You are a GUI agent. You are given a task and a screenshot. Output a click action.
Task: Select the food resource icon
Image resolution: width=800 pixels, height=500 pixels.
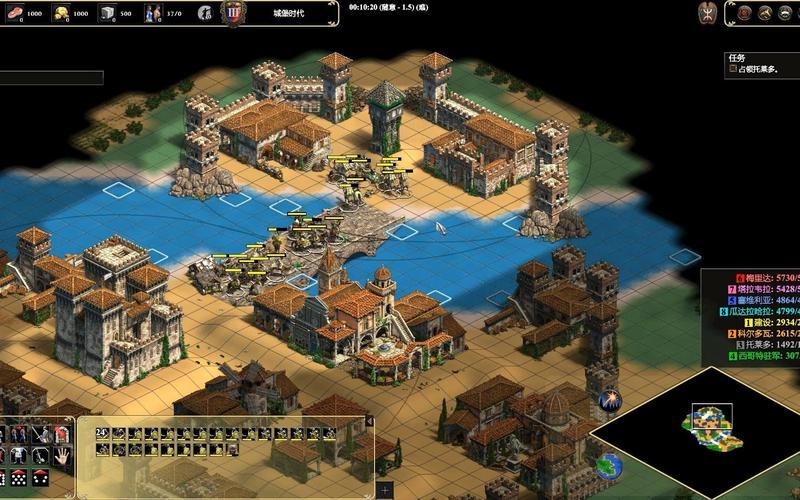(12, 13)
